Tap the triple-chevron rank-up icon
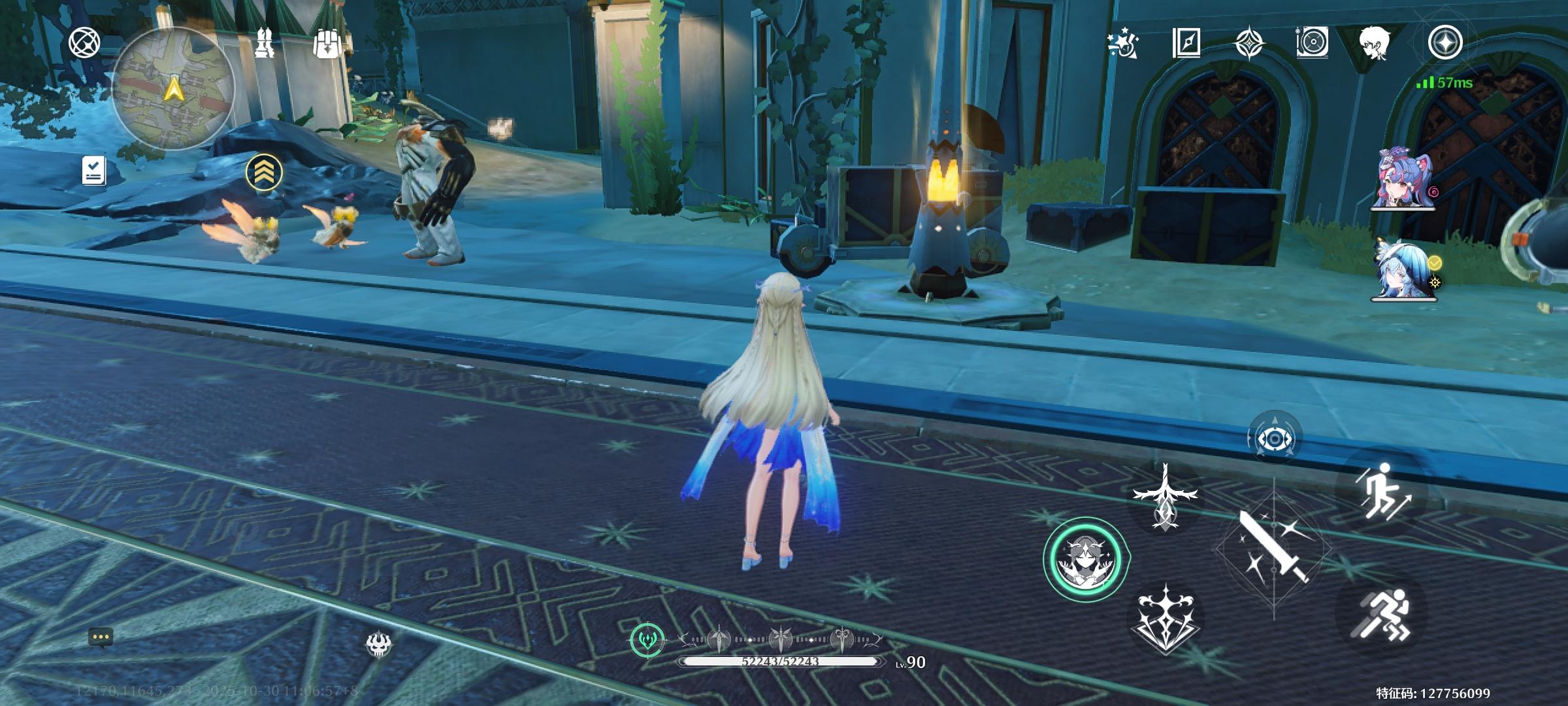The height and width of the screenshot is (706, 1568). point(264,173)
